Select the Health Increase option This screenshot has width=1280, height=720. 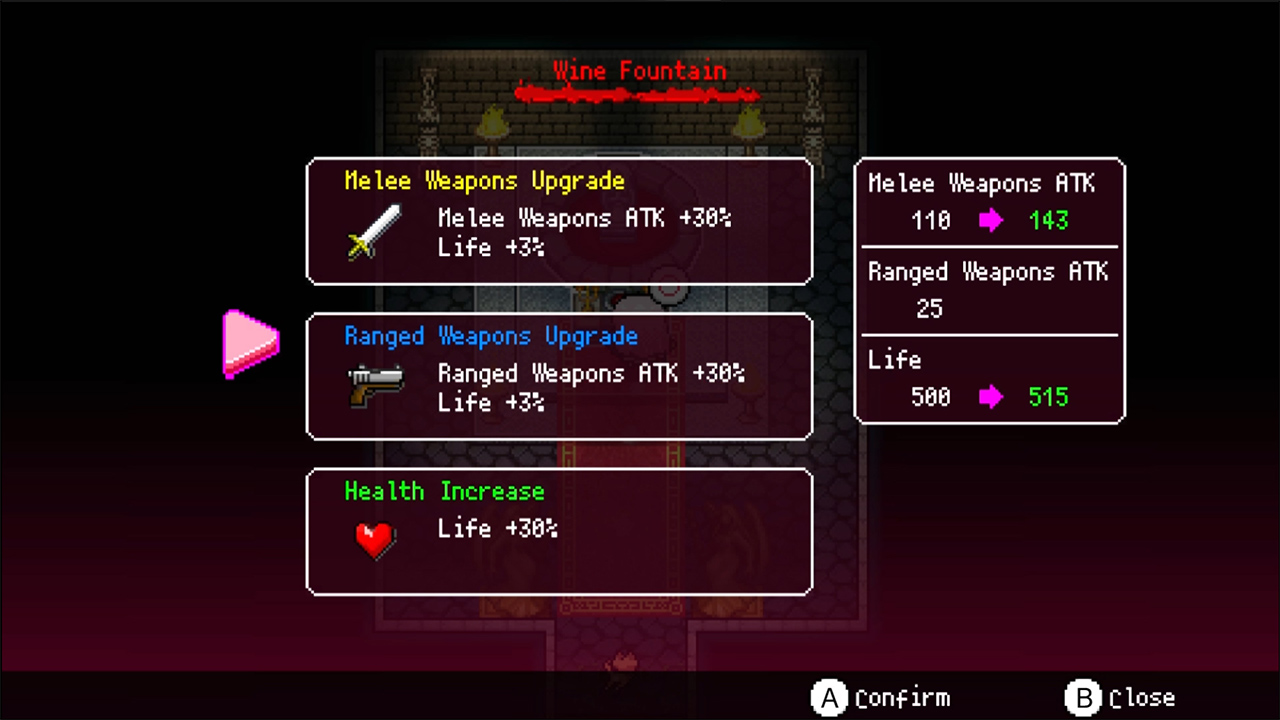click(559, 531)
